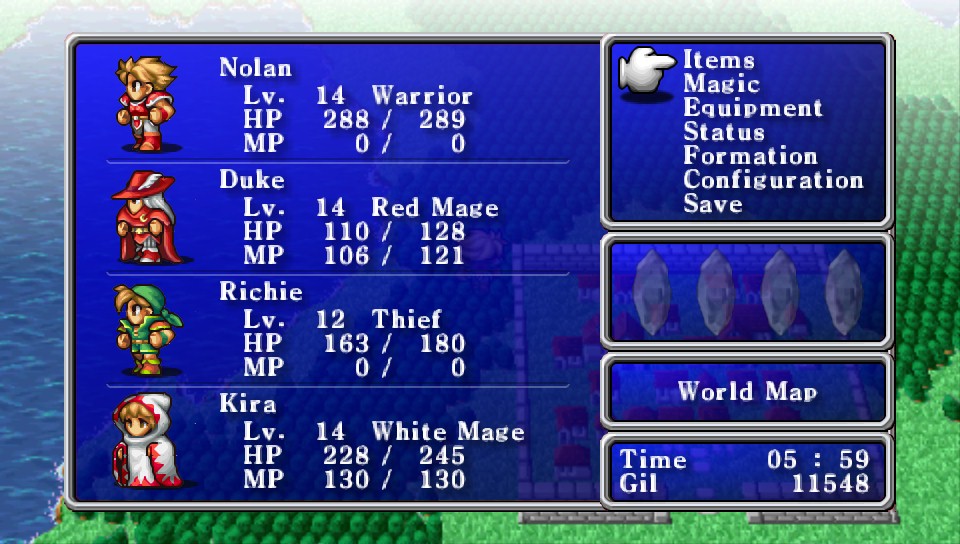Viewport: 960px width, 544px height.
Task: Open the Equipment screen
Action: [752, 109]
